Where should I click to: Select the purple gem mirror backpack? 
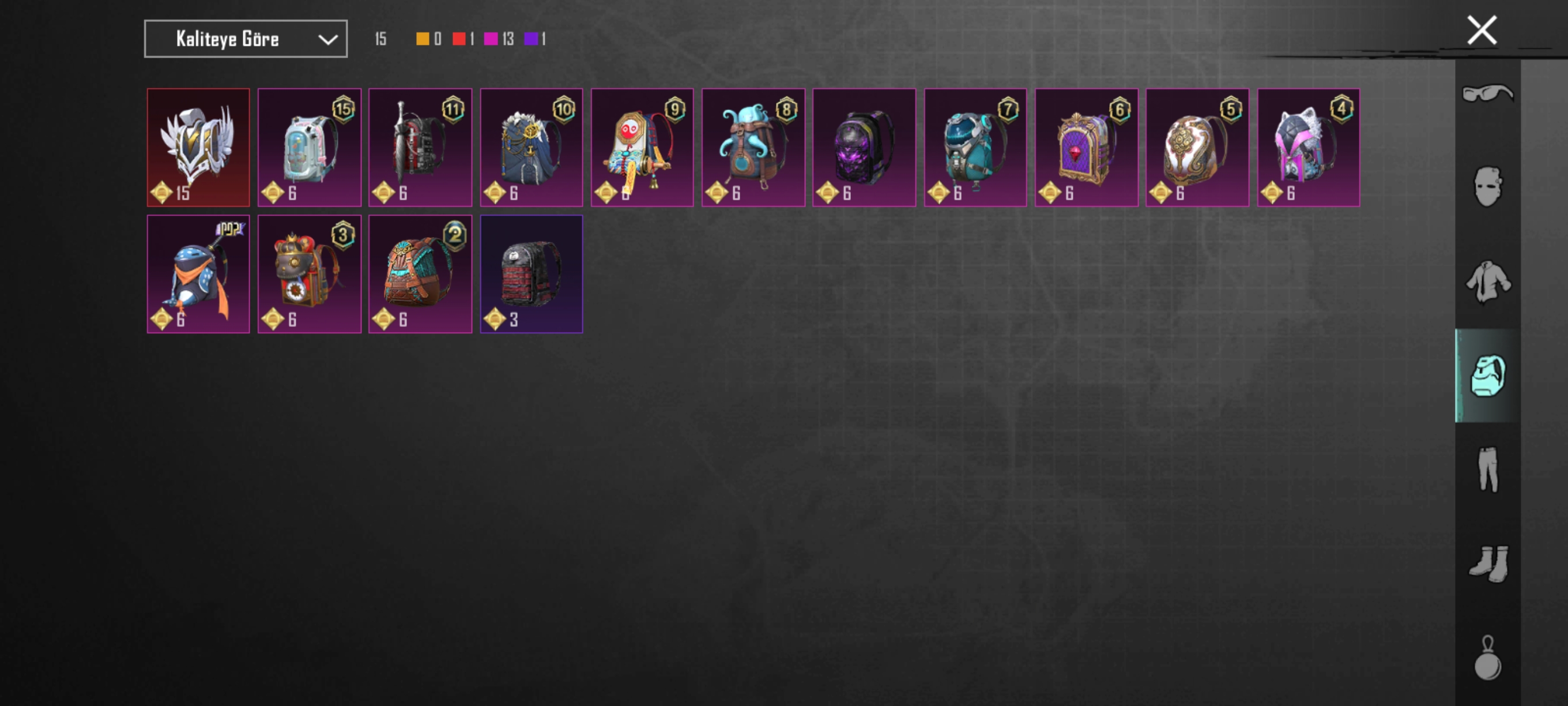(1086, 148)
